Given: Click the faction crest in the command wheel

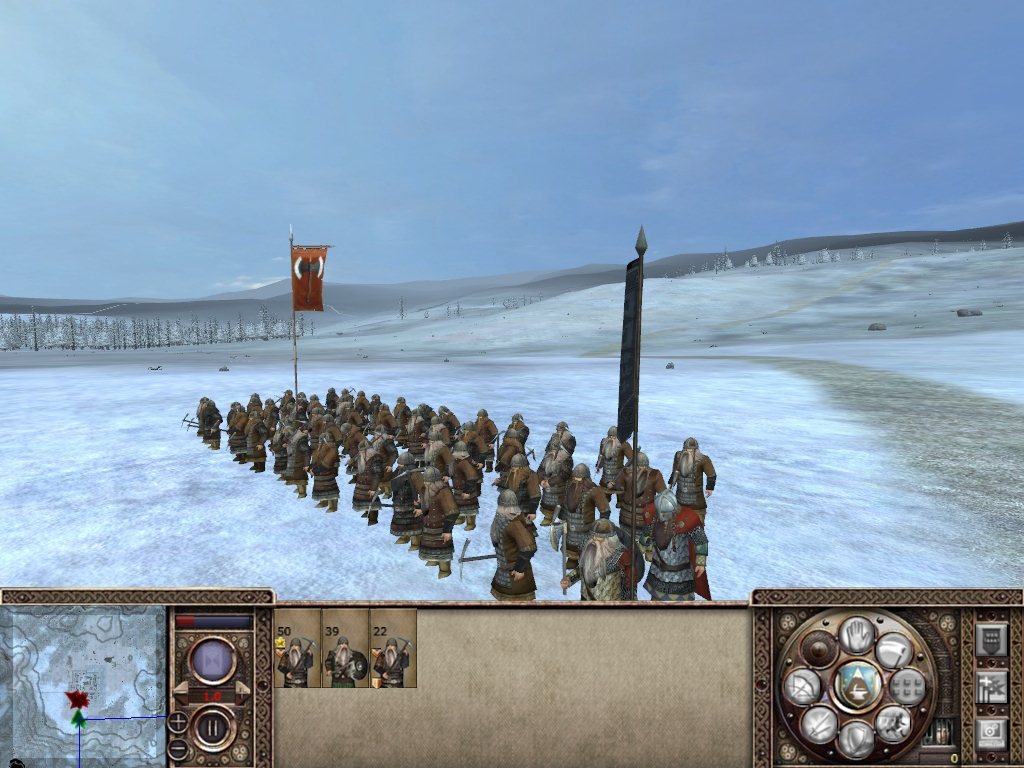Looking at the screenshot, I should 856,686.
